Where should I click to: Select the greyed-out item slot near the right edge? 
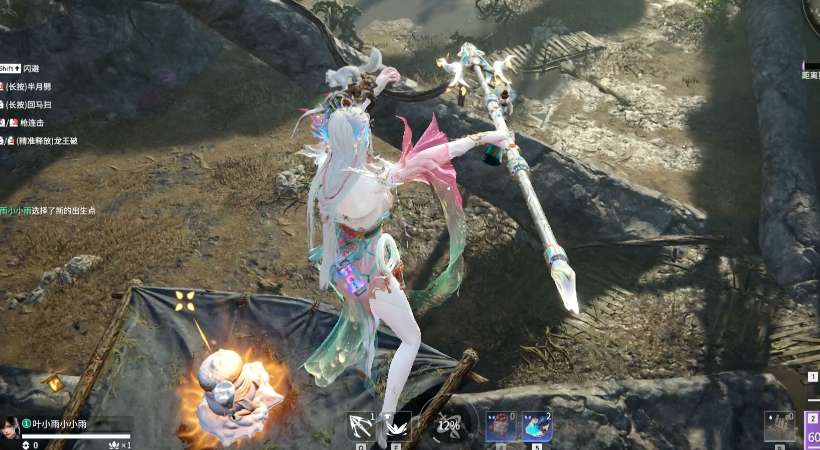(x=780, y=426)
